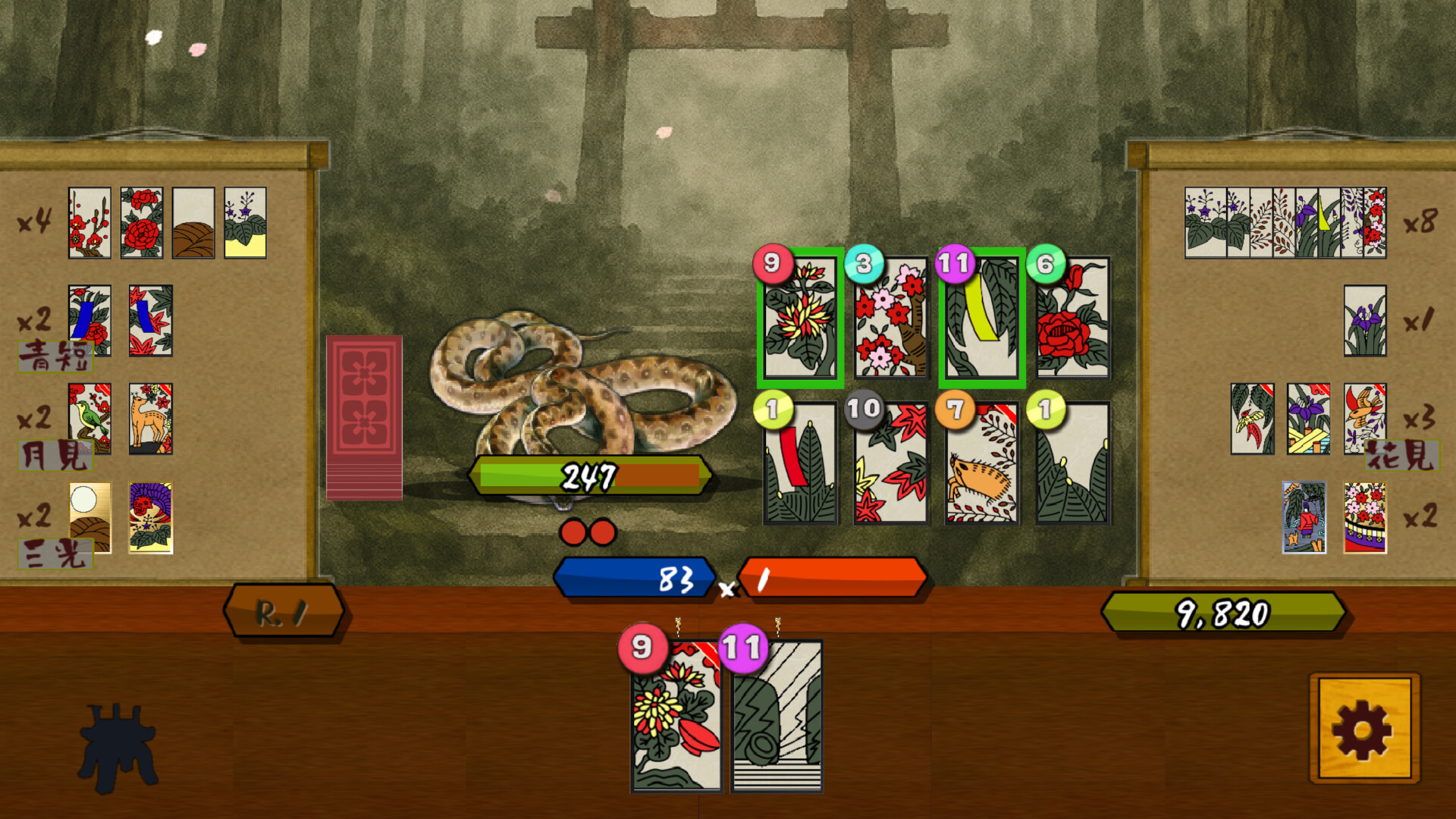
Task: Click the 6 badge on the peony field card
Action: tap(1046, 262)
